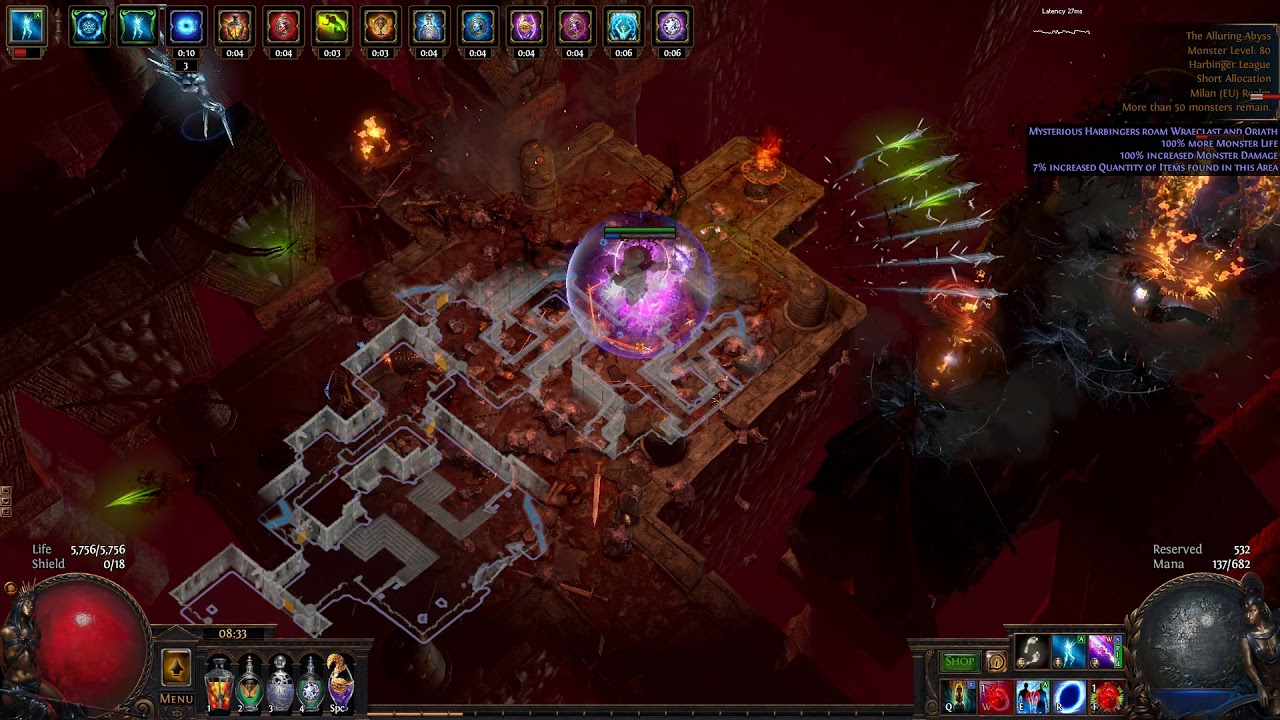
Task: Activate the silver filigree flask in slot 3
Action: point(281,681)
